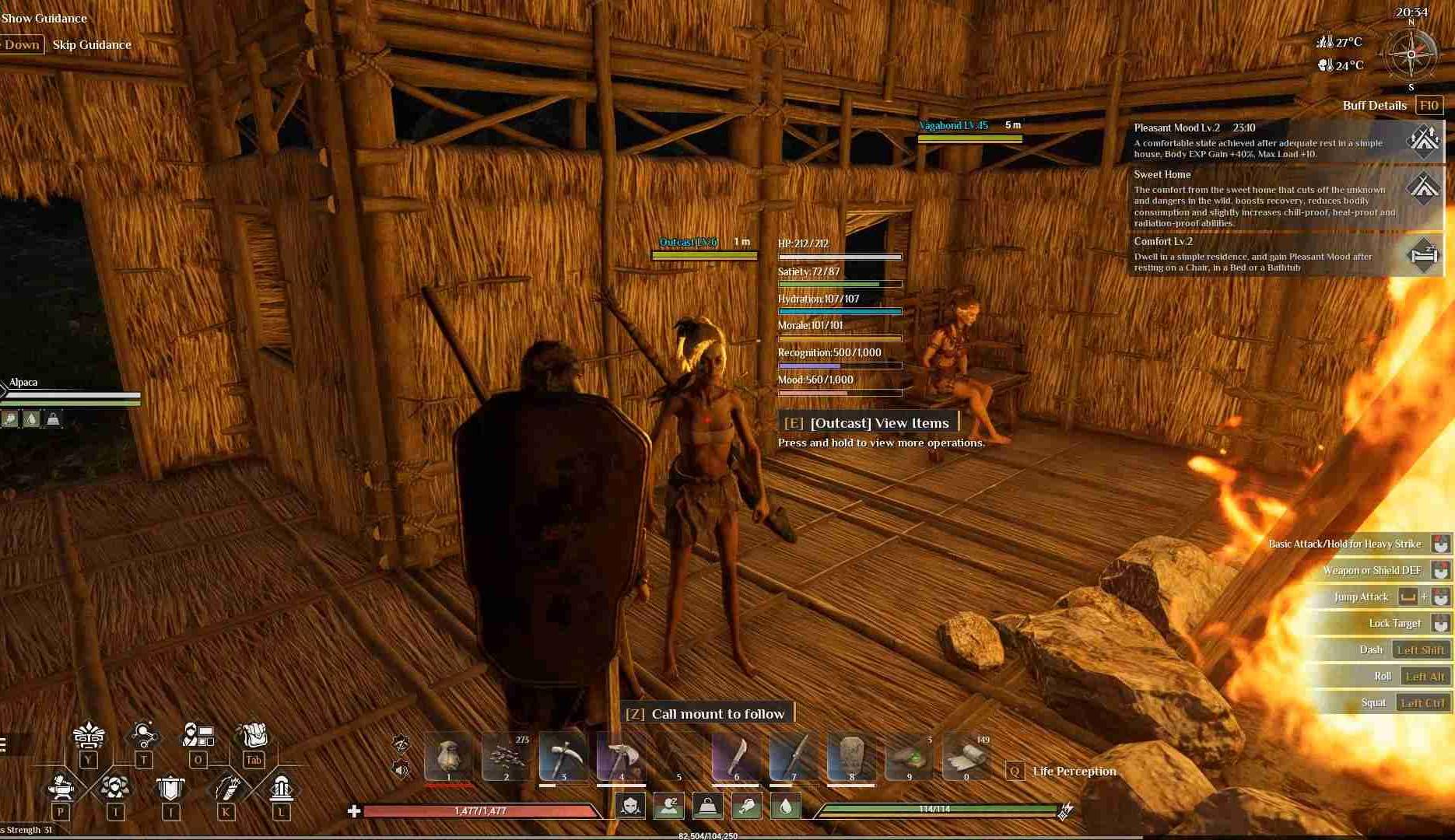This screenshot has height=840, width=1455.
Task: Select the clay pot in slot 1
Action: [x=448, y=756]
